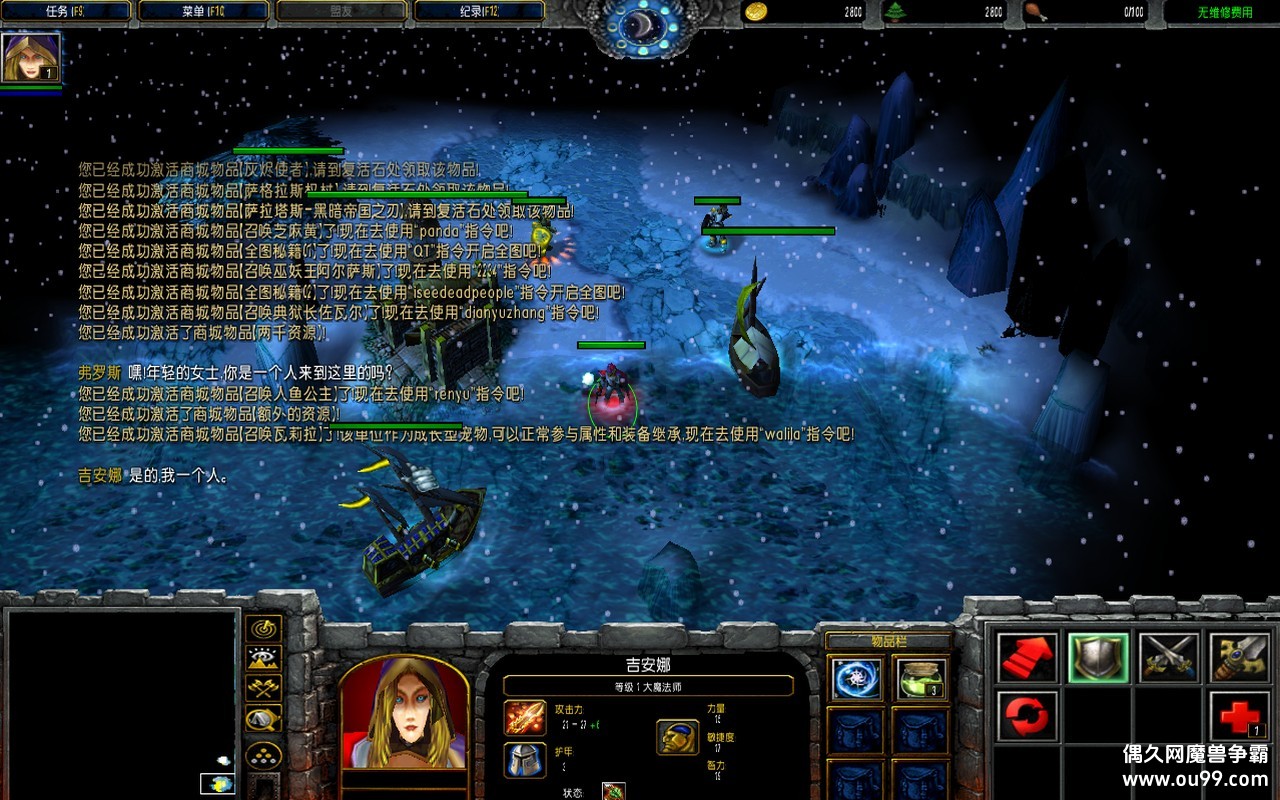1280x800 pixels.
Task: Select the Patrol red circular arrows command
Action: coord(1027,716)
